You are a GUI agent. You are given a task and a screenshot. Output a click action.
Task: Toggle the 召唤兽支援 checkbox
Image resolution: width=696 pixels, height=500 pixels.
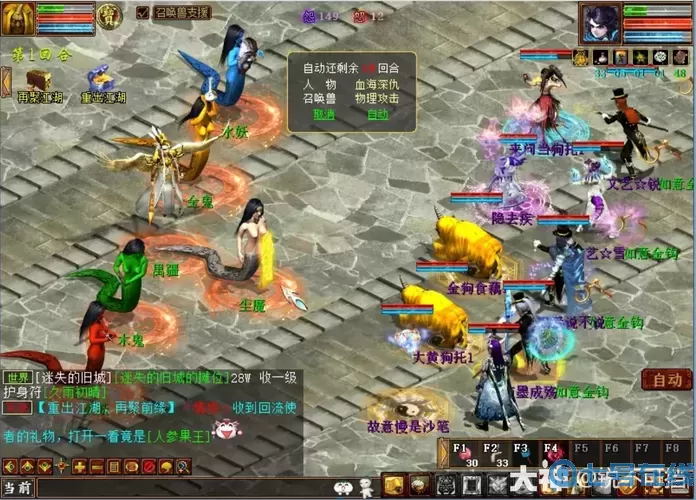click(142, 13)
